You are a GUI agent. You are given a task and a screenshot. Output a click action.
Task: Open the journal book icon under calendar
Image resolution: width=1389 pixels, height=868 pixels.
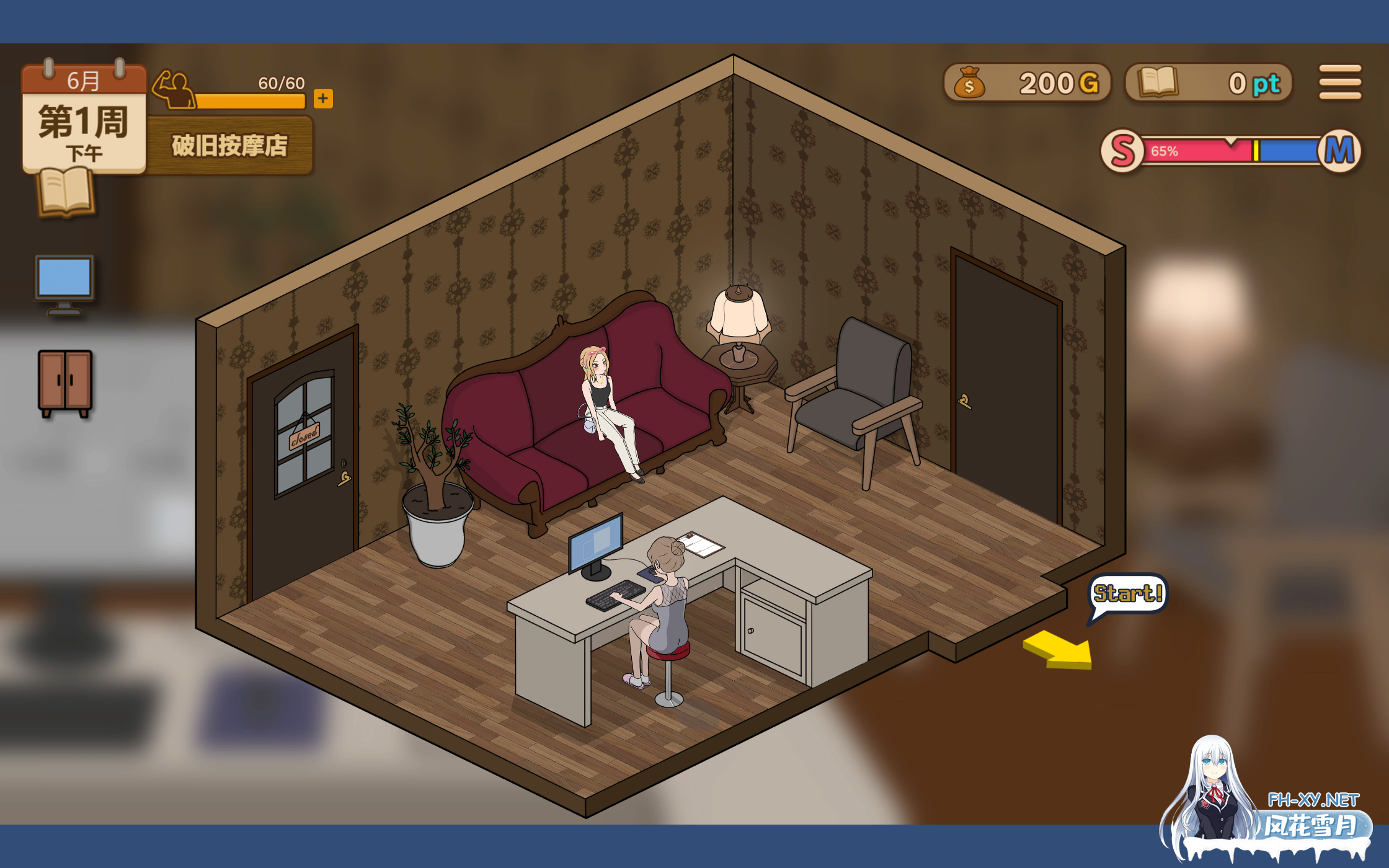pos(66,193)
